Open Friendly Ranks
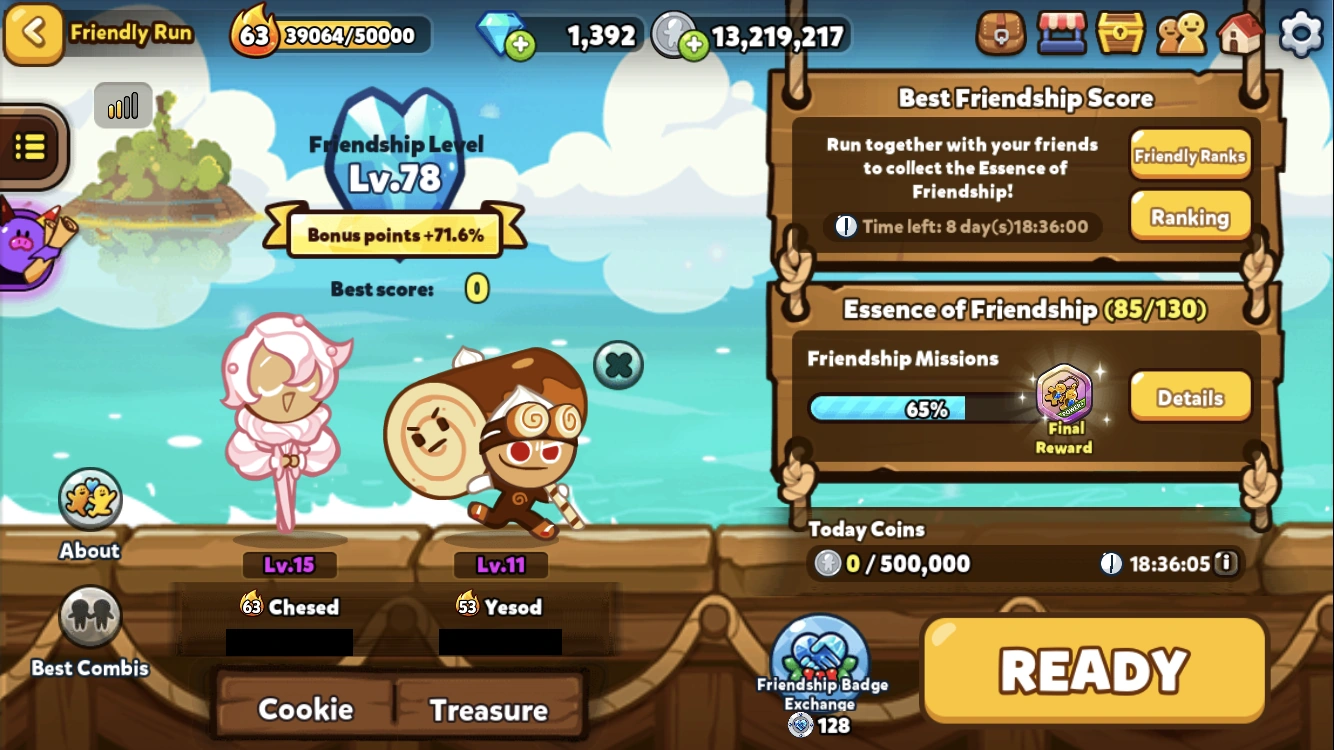 click(x=1190, y=155)
